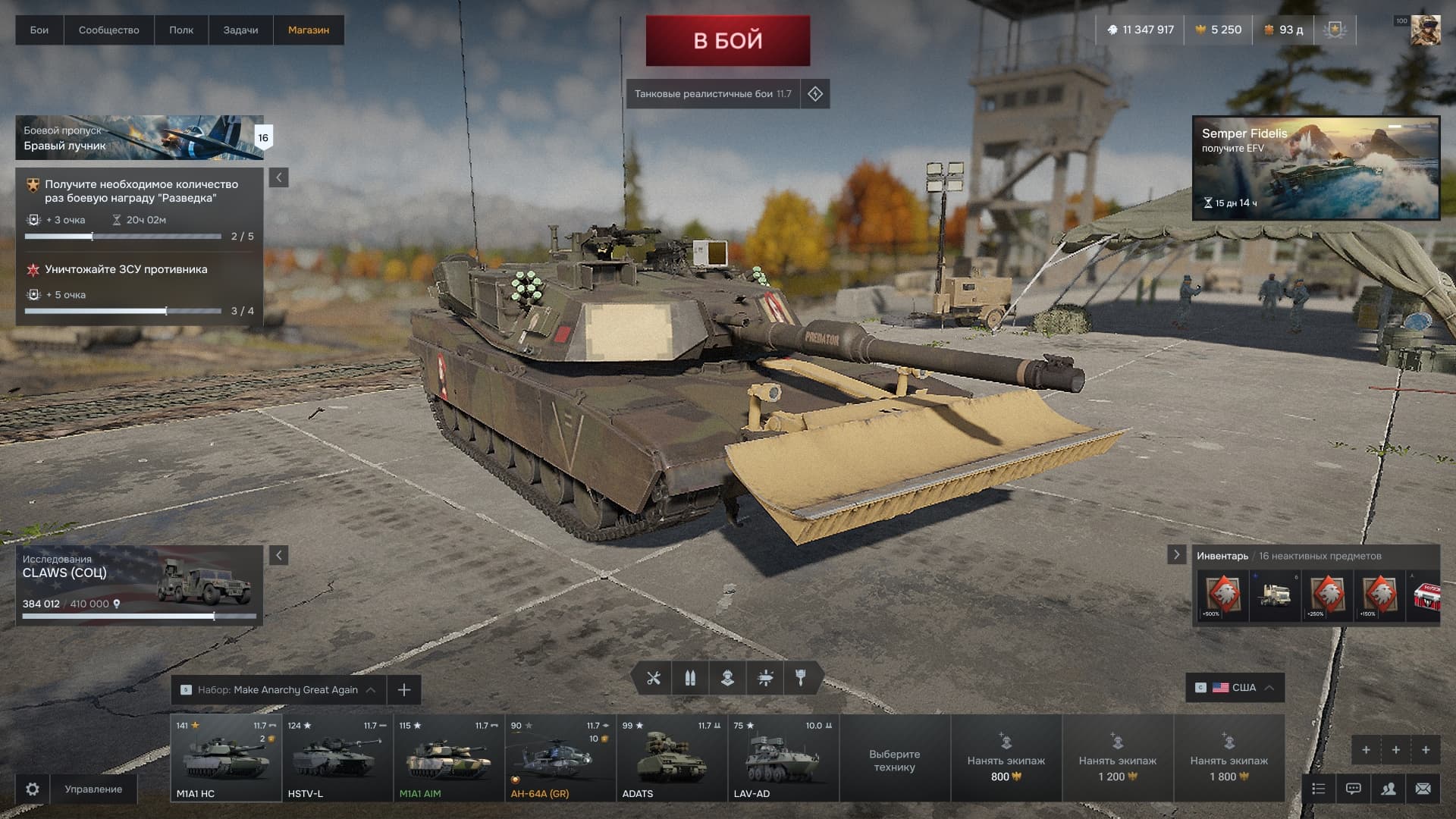Open the Бои menu tab
Screen dimensions: 1456x819
coord(39,30)
